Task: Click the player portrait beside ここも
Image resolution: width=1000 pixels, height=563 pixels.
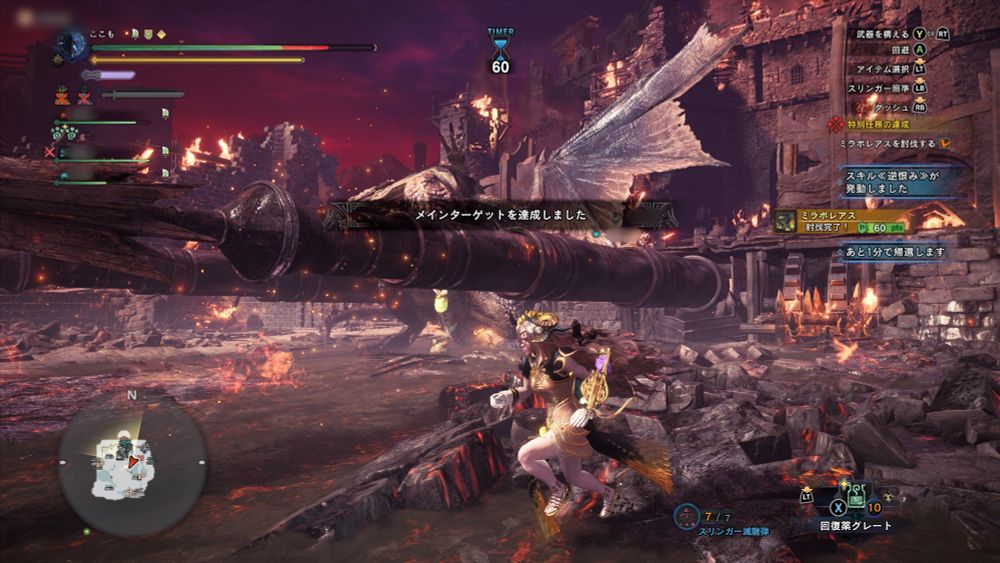Action: pos(70,43)
